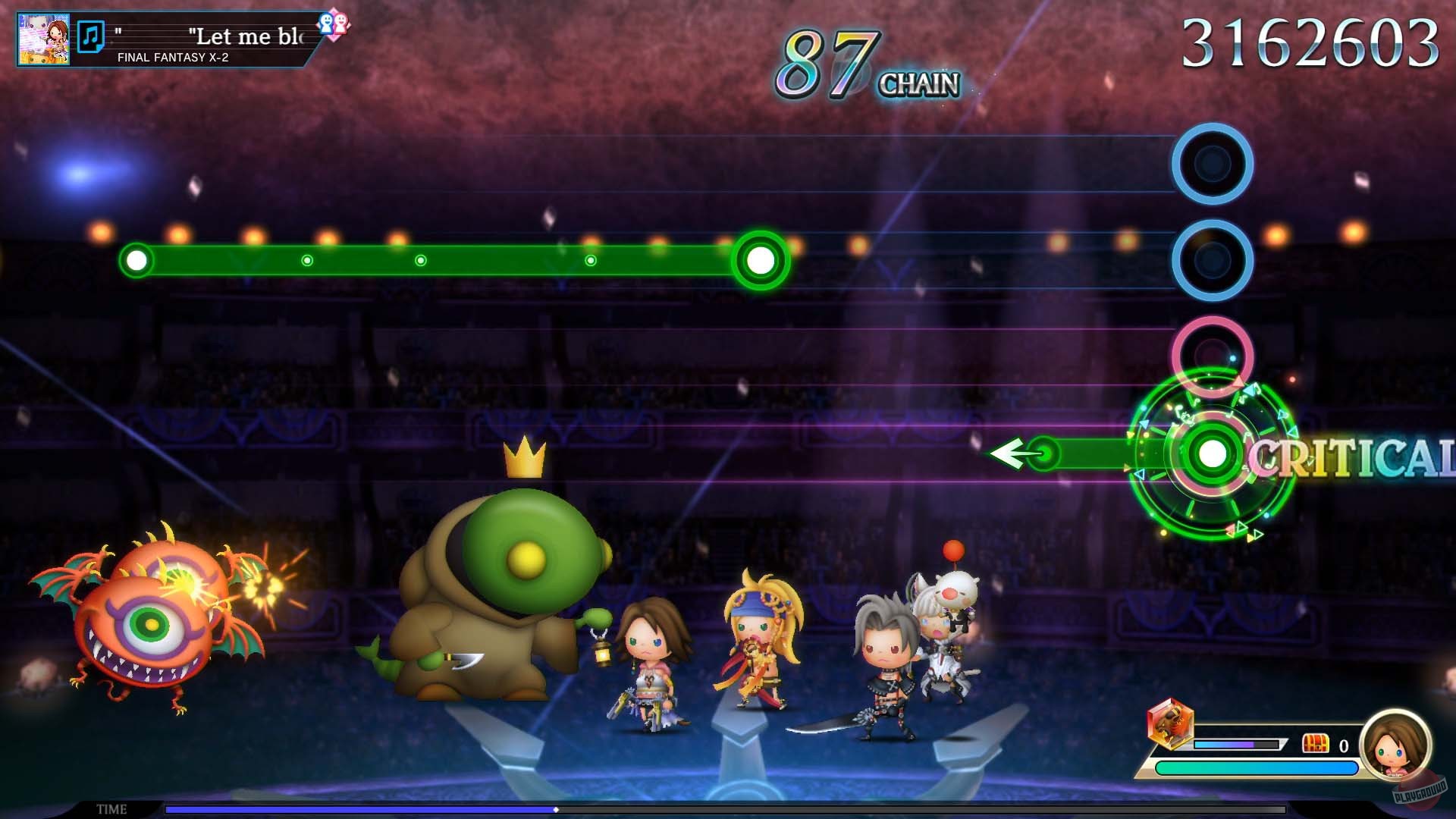Click the green slide note with the arrow

pyautogui.click(x=1046, y=452)
